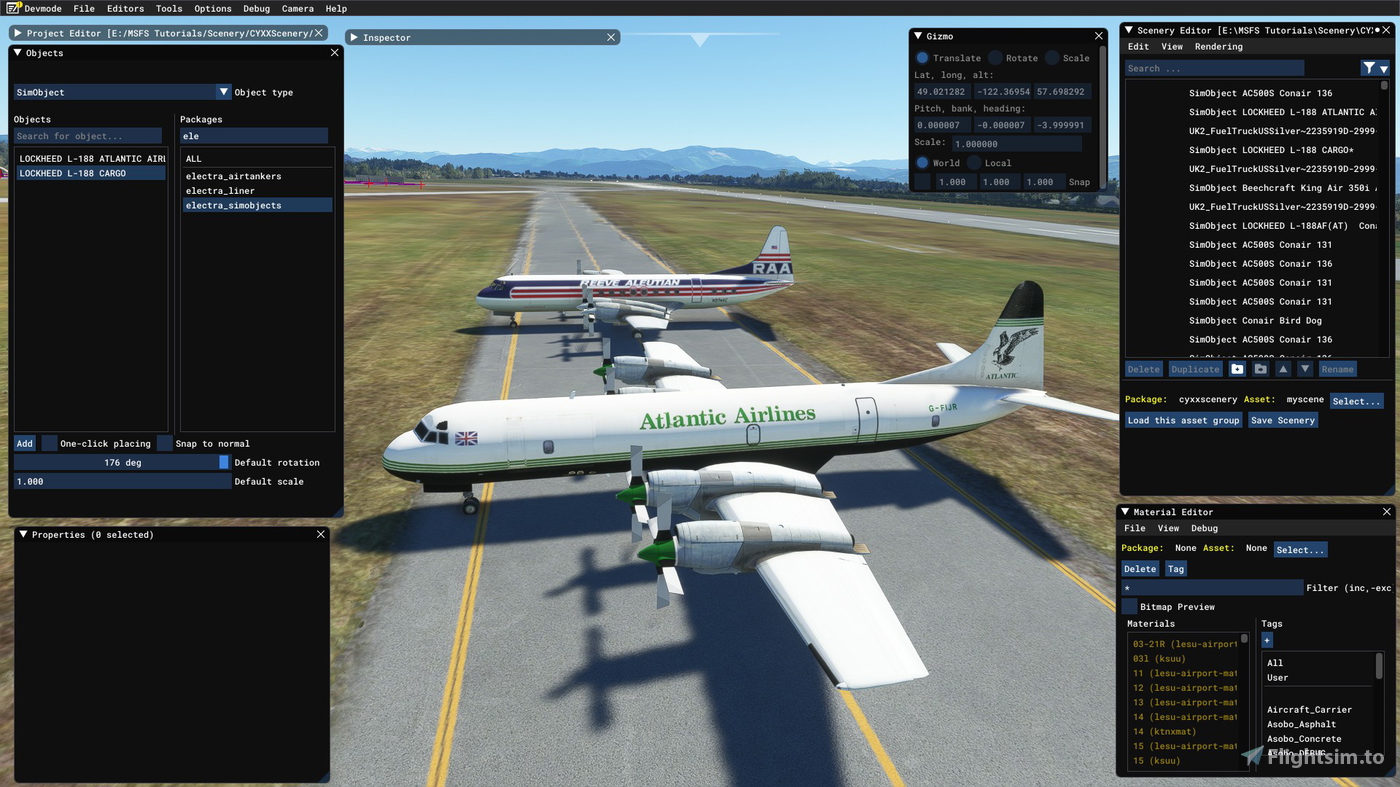
Task: Duplicate the selected scenery object
Action: (x=1195, y=369)
